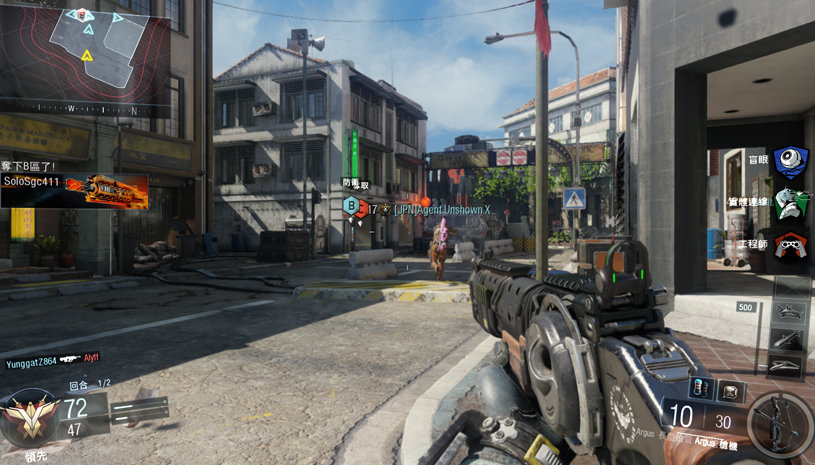Select the B objective marker
This screenshot has height=465, width=815.
351,206
